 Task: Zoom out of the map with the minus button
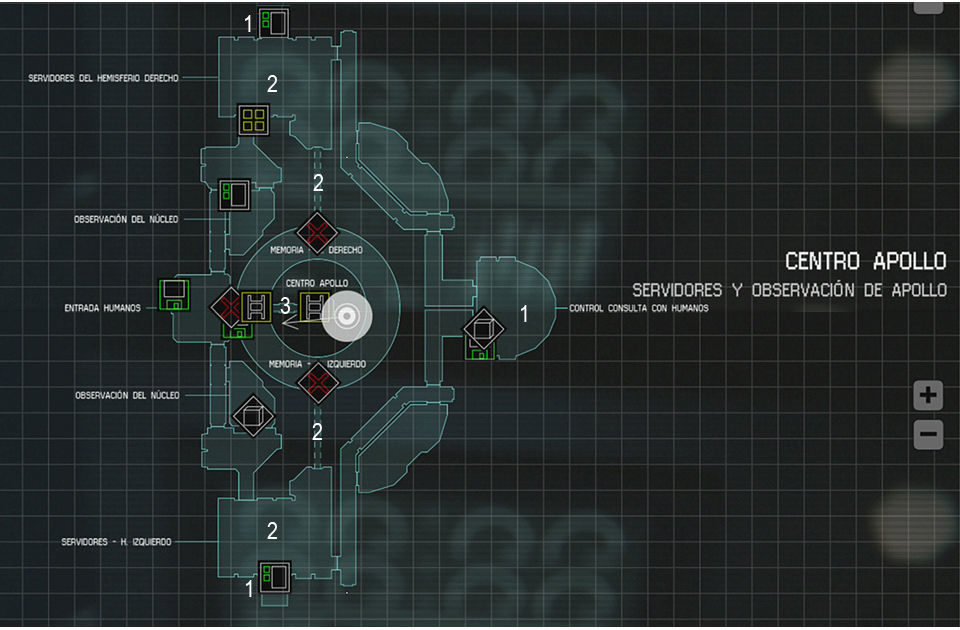pyautogui.click(x=928, y=435)
